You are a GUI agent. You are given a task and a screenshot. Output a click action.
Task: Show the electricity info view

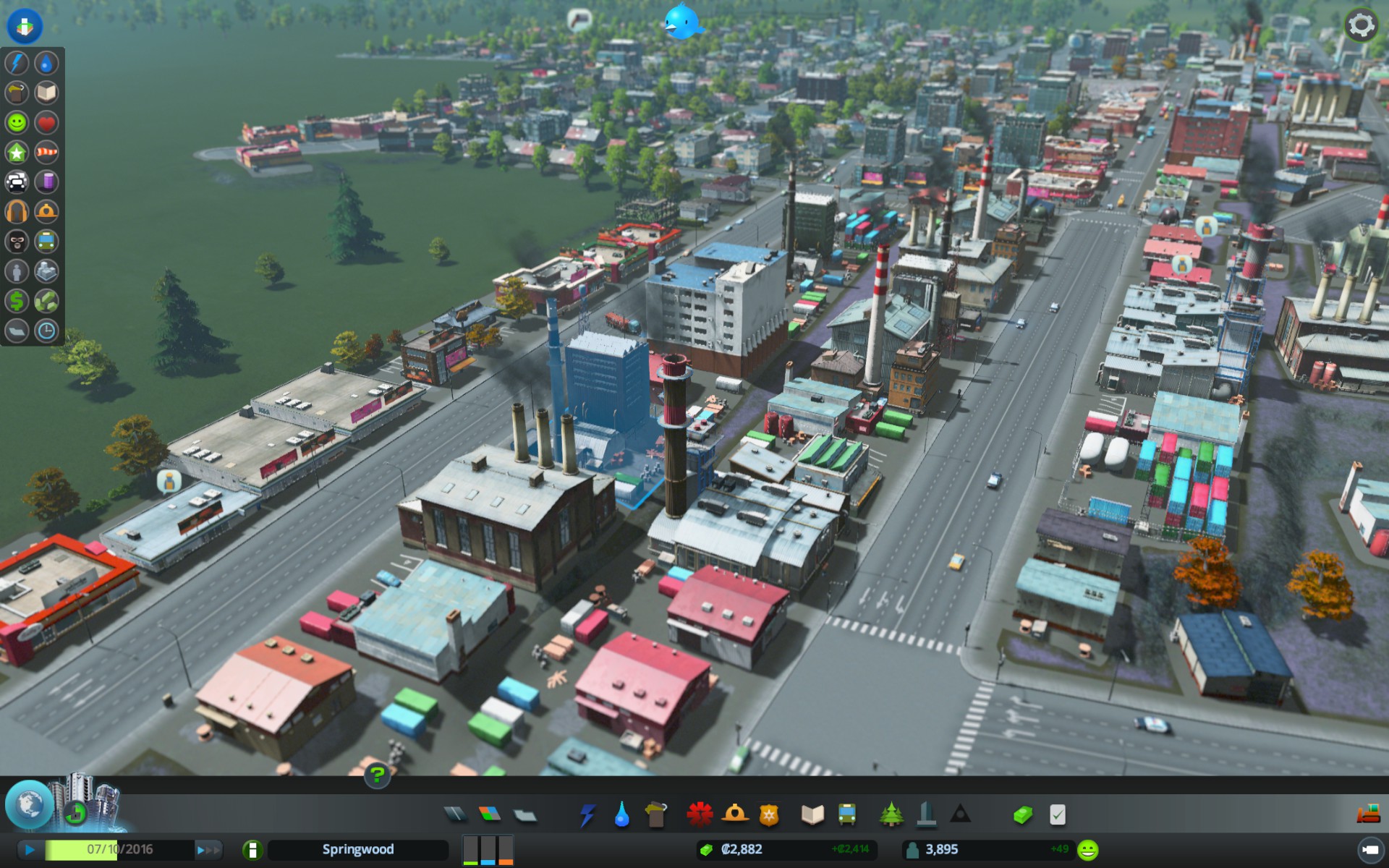point(17,63)
